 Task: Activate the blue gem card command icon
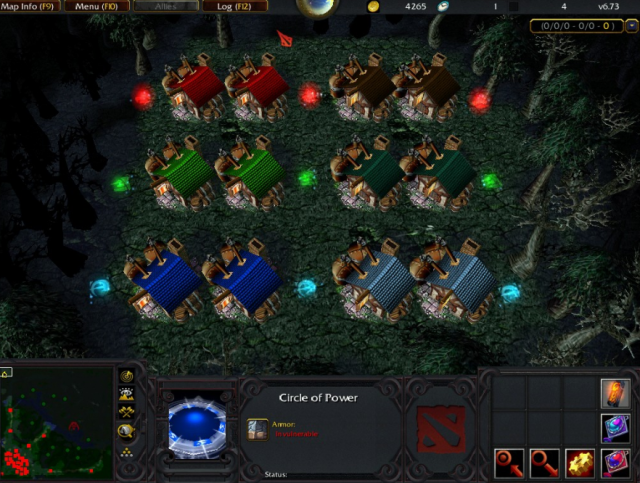615,428
